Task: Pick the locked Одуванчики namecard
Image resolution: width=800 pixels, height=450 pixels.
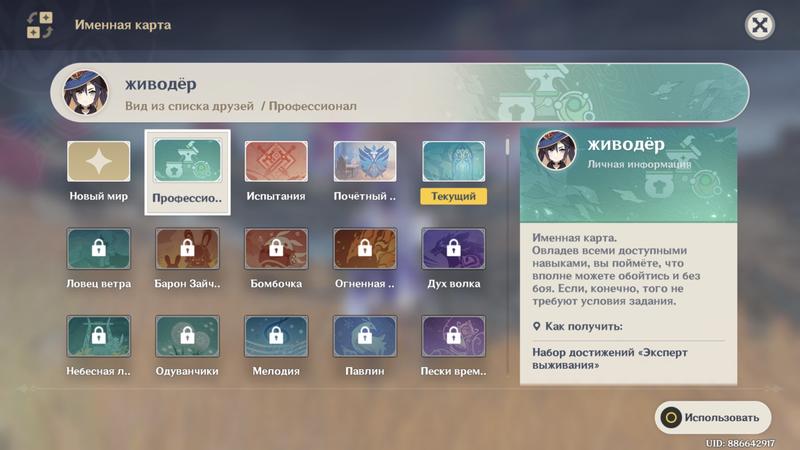Action: tap(187, 337)
